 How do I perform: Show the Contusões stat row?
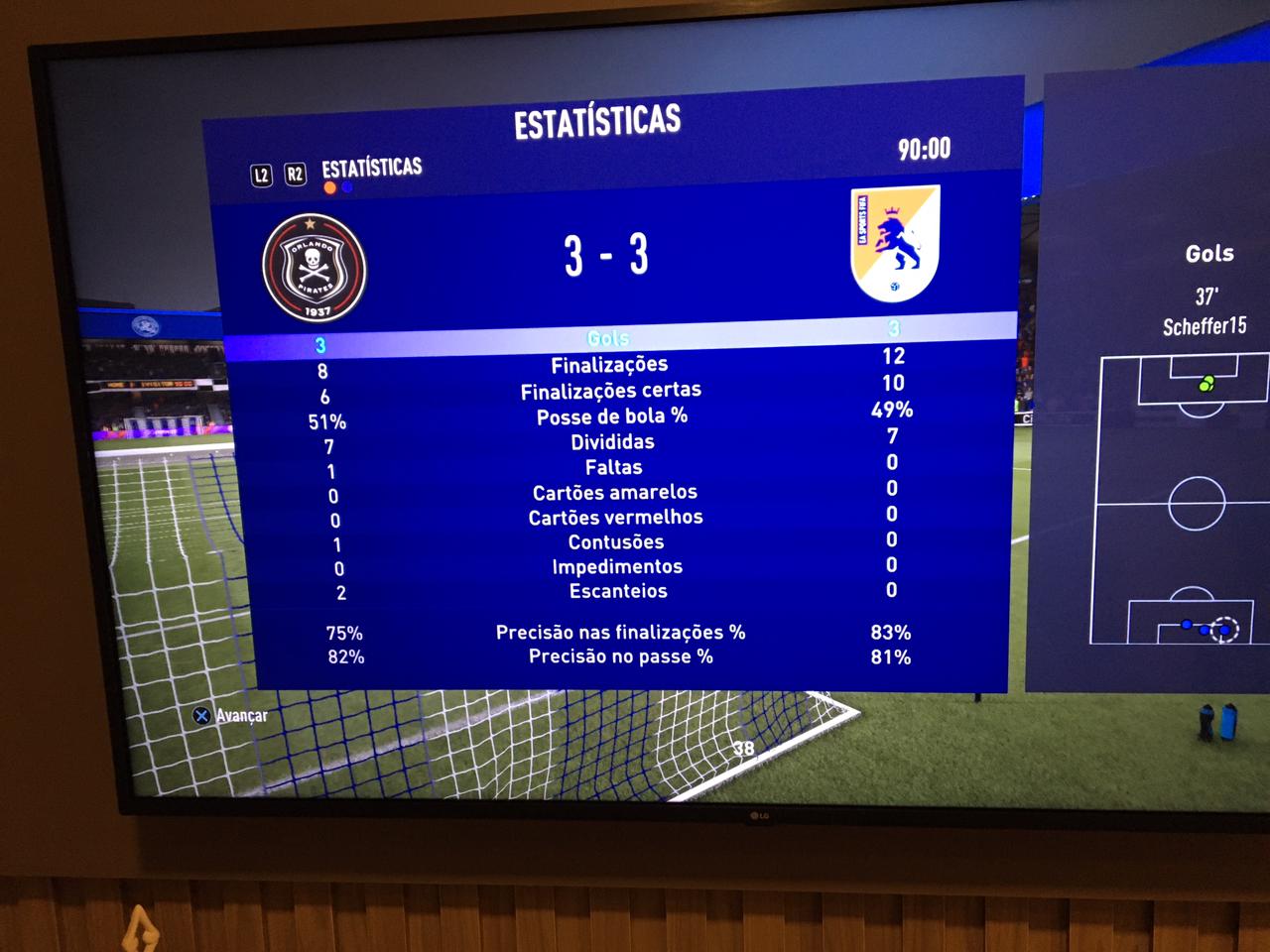click(616, 542)
